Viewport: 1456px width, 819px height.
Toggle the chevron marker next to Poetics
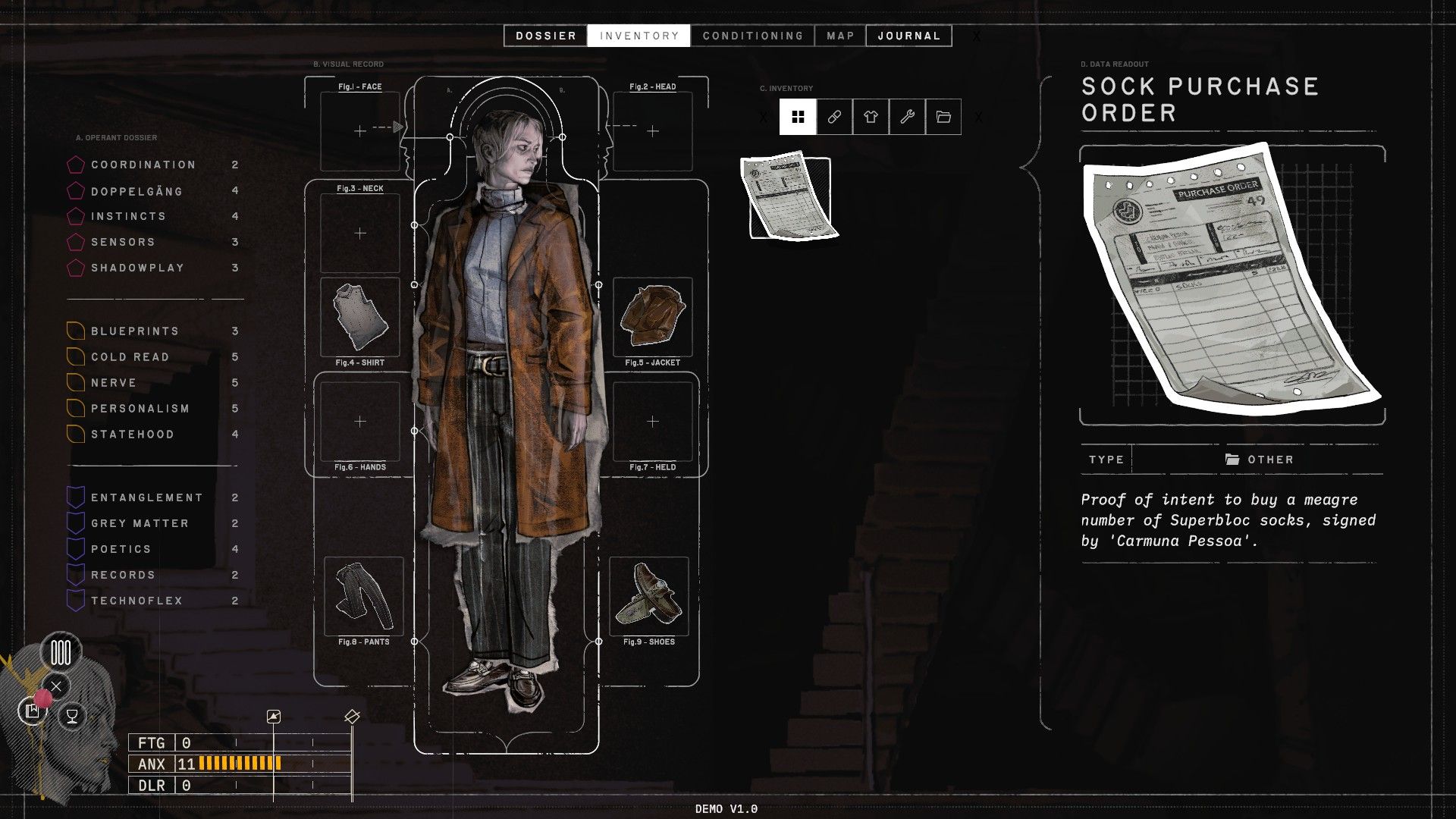tap(76, 548)
